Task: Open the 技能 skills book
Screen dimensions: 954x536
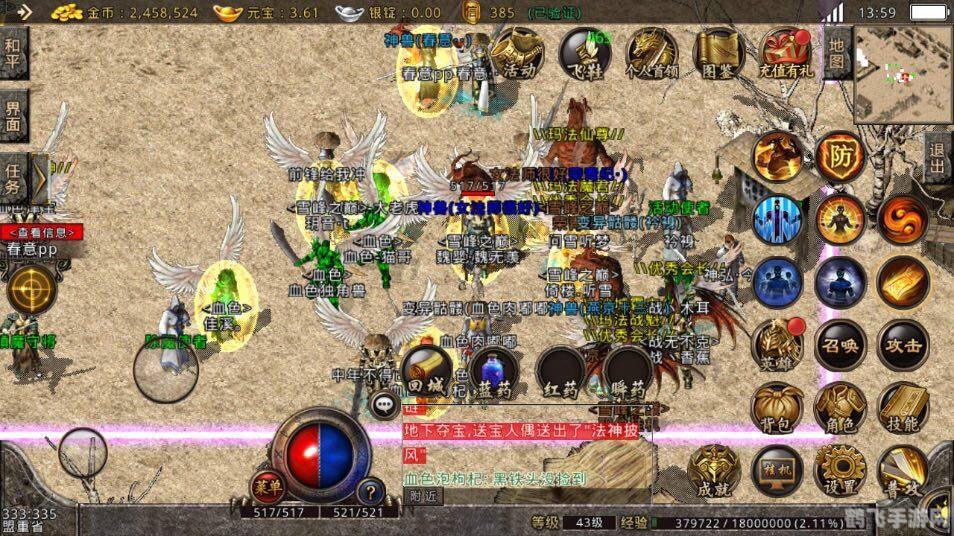Action: point(903,410)
